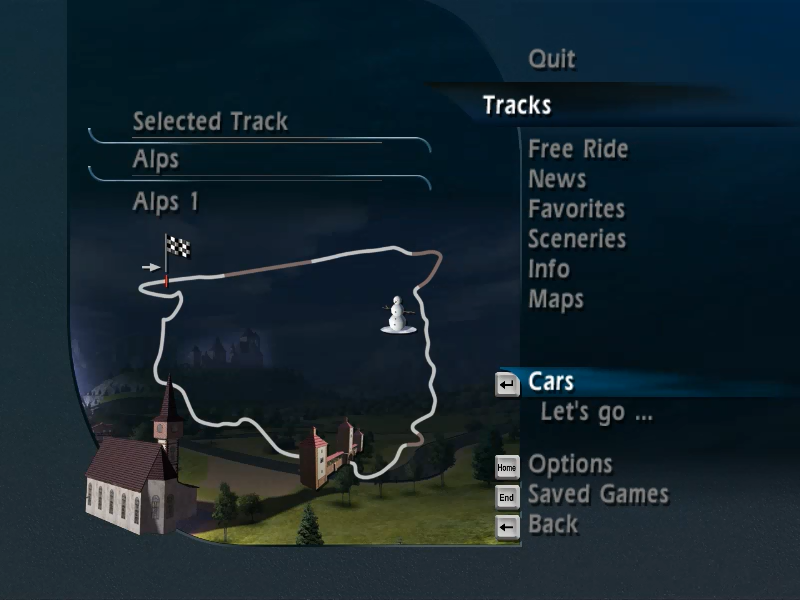Open the Tracks menu heading
The width and height of the screenshot is (800, 600).
point(516,105)
